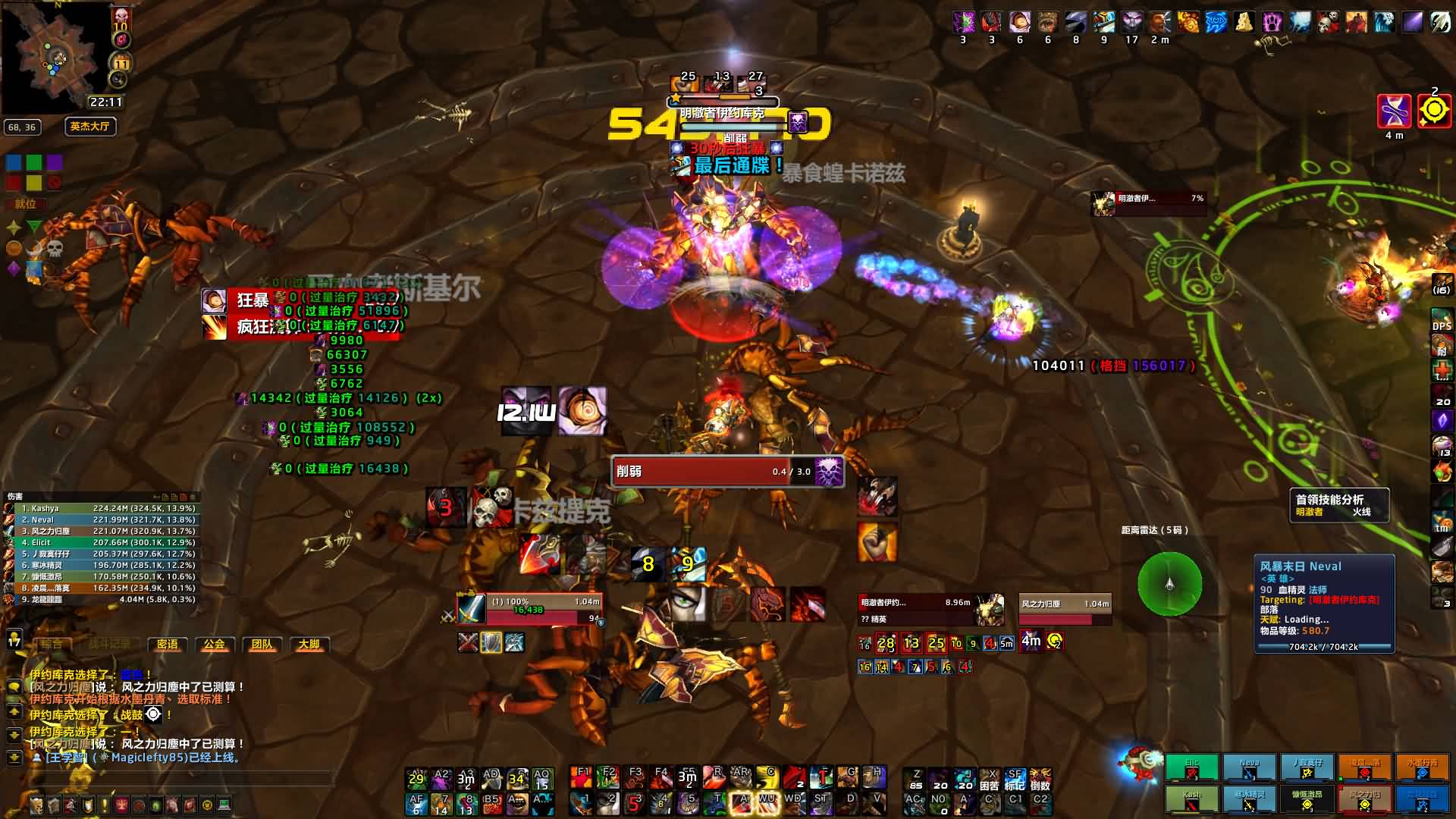Image resolution: width=1456 pixels, height=819 pixels.
Task: Switch to the 公会 guild chat tab
Action: point(215,645)
